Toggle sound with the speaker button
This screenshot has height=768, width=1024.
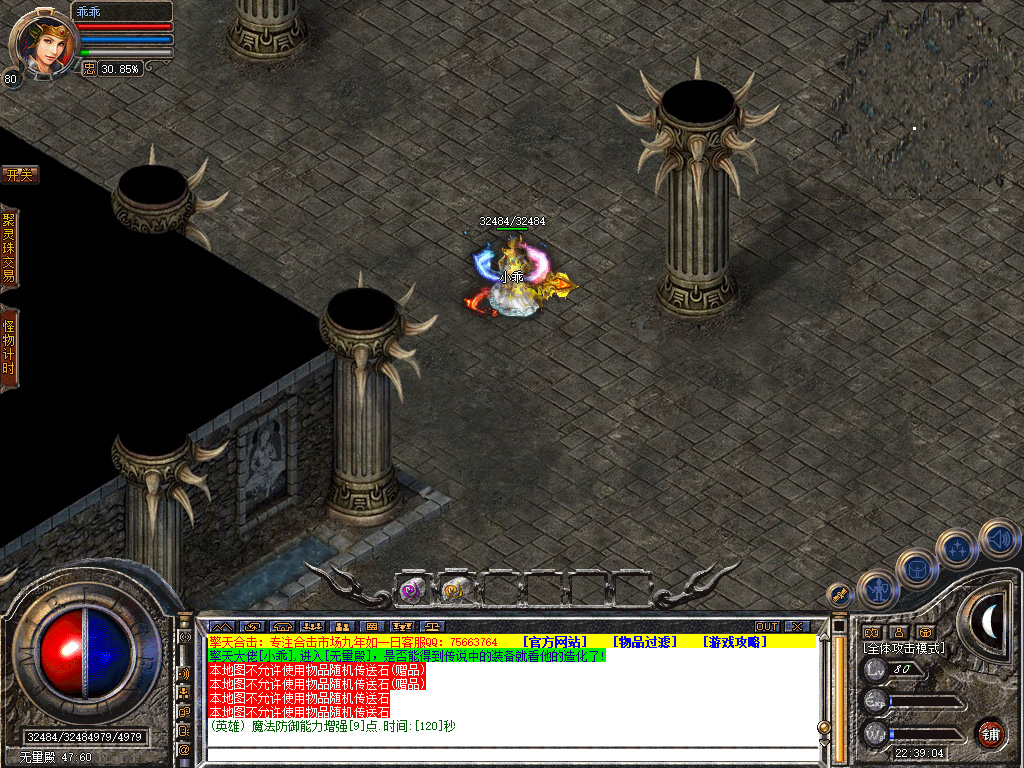[x=998, y=538]
